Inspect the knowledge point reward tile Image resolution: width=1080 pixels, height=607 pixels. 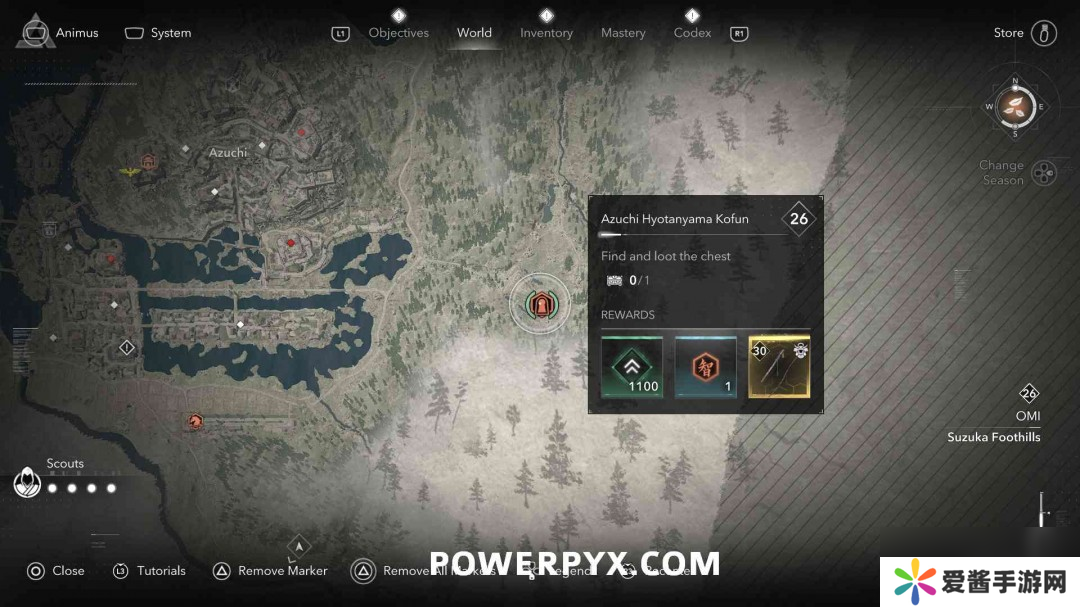click(705, 367)
